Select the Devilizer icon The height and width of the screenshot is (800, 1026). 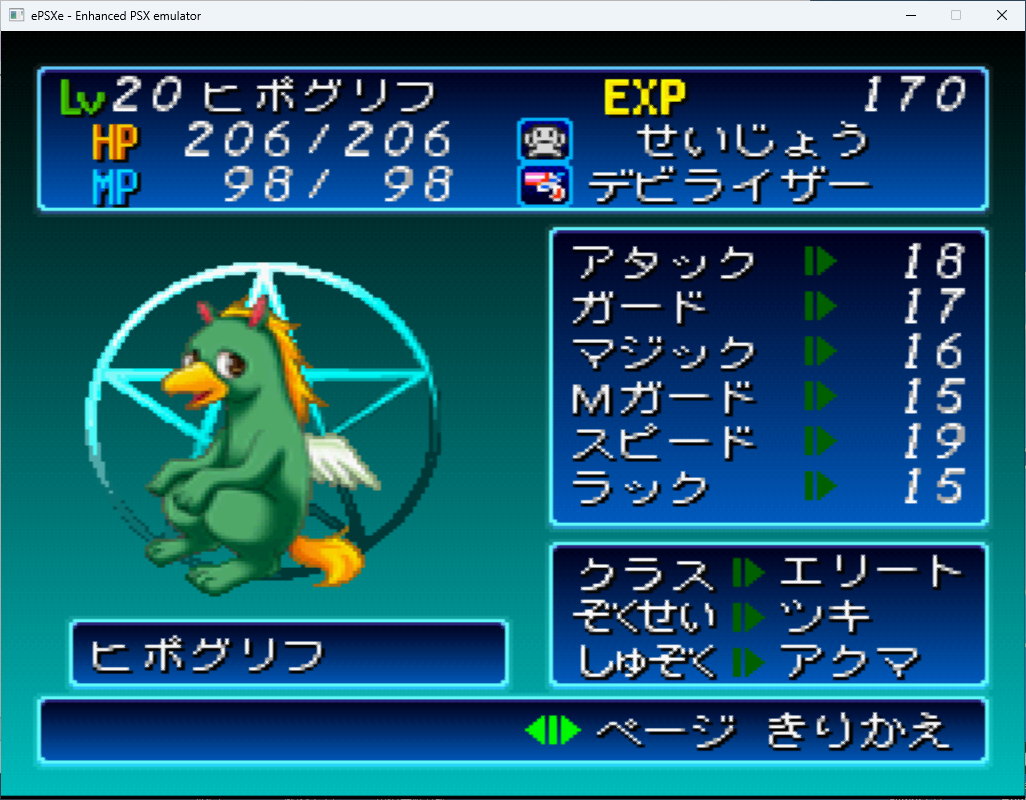point(544,186)
